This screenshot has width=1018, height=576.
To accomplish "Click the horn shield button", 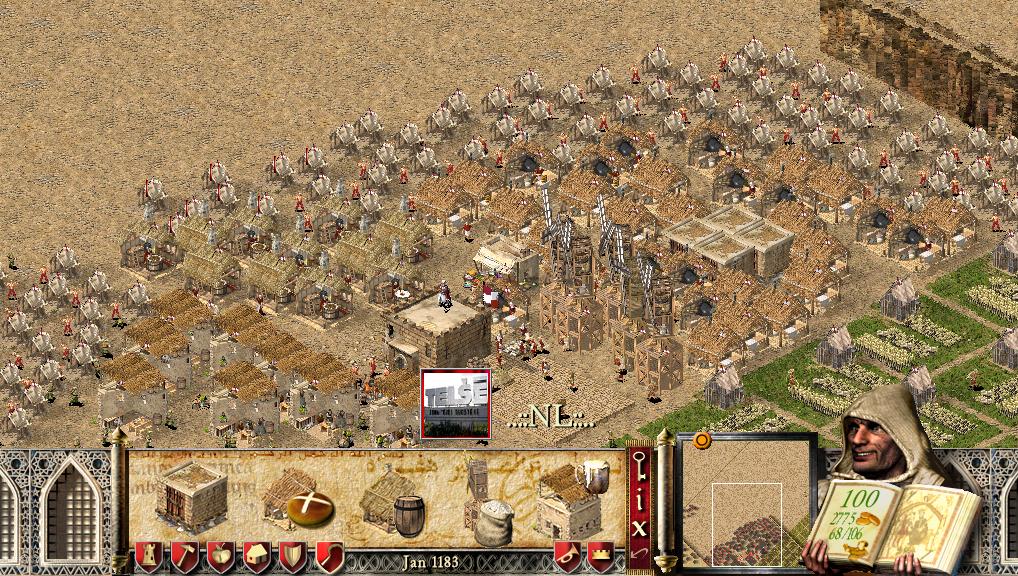I will 567,556.
